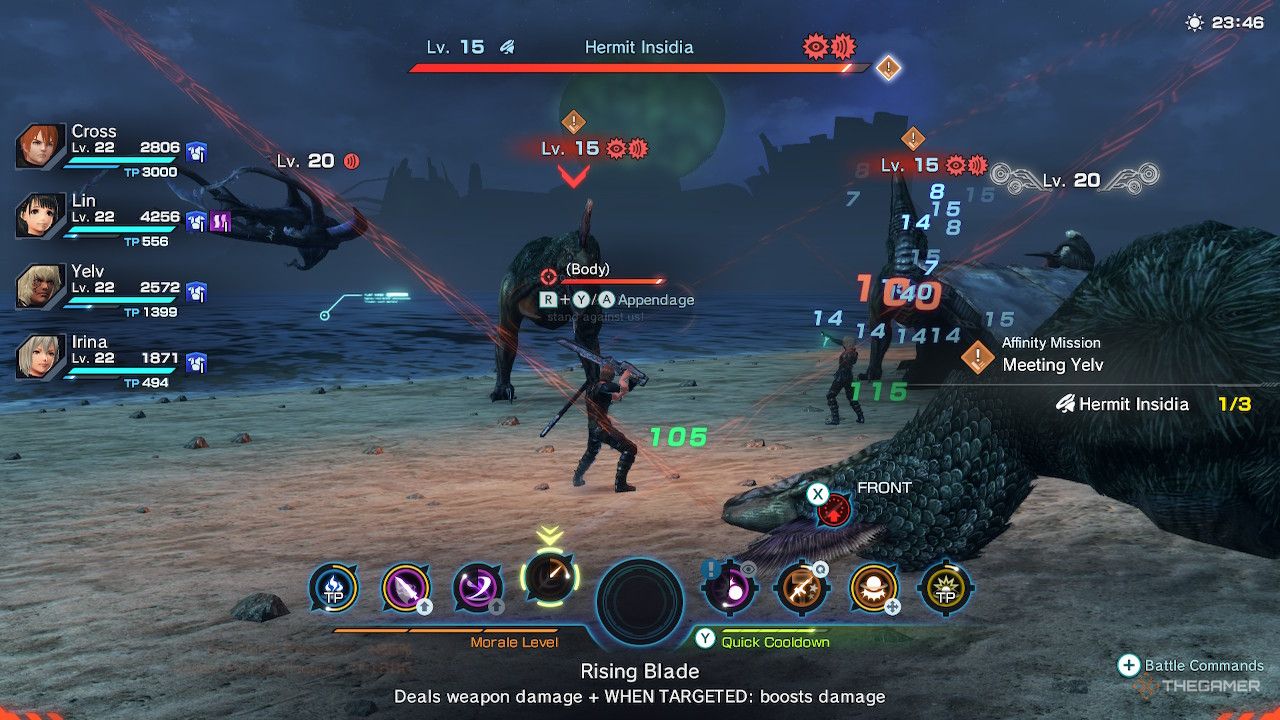Select the highlighted Rising Blade art

548,580
